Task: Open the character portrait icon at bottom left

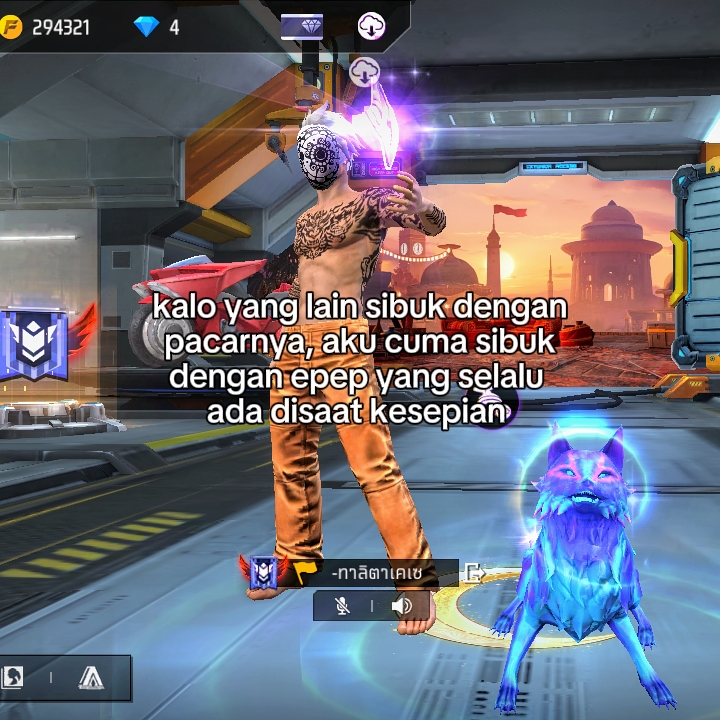Action: tap(13, 678)
